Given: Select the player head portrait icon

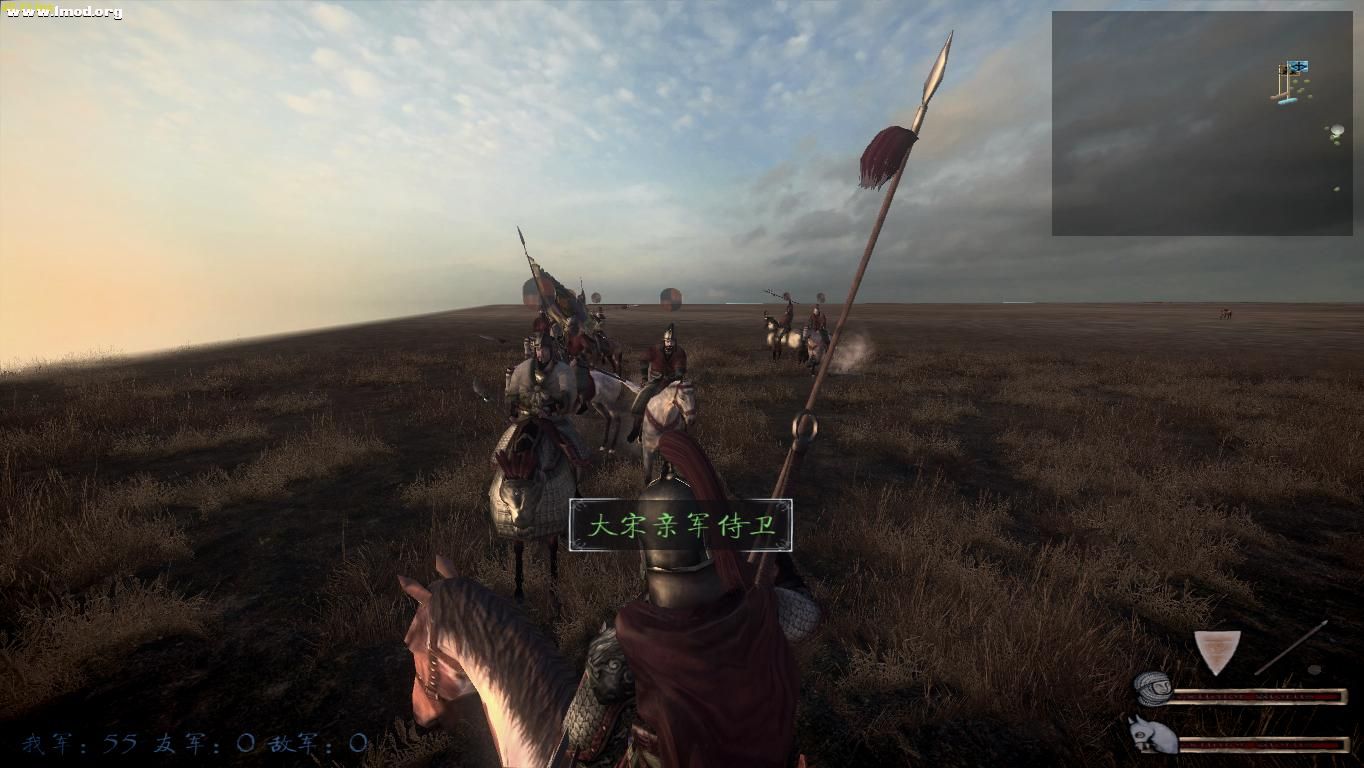Looking at the screenshot, I should pos(1153,691).
